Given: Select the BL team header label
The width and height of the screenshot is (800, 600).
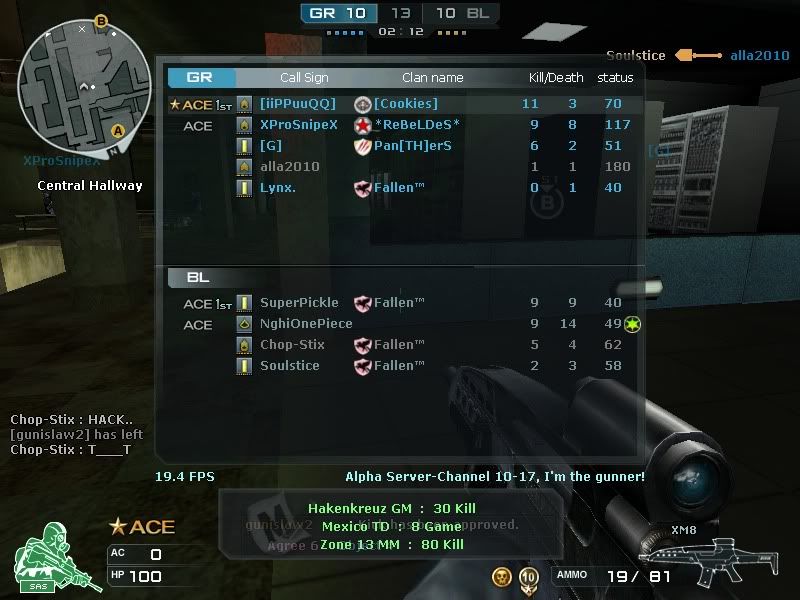Looking at the screenshot, I should (198, 277).
